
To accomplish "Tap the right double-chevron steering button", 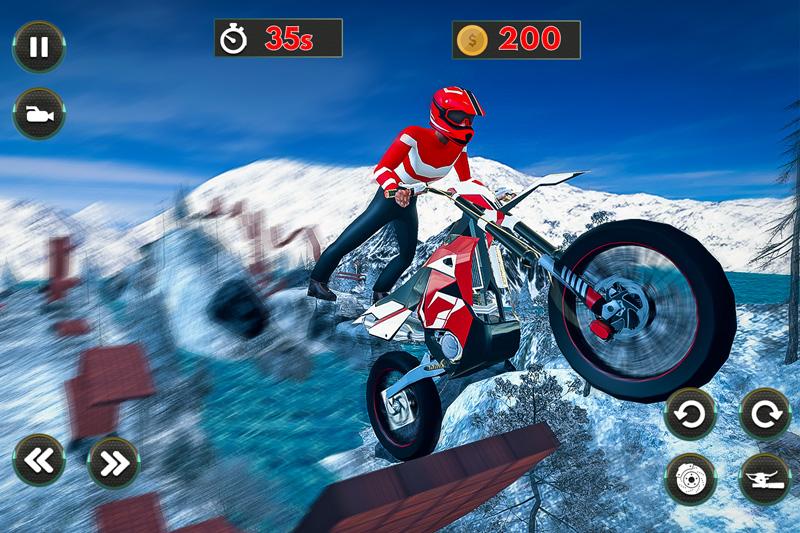I will (x=112, y=461).
